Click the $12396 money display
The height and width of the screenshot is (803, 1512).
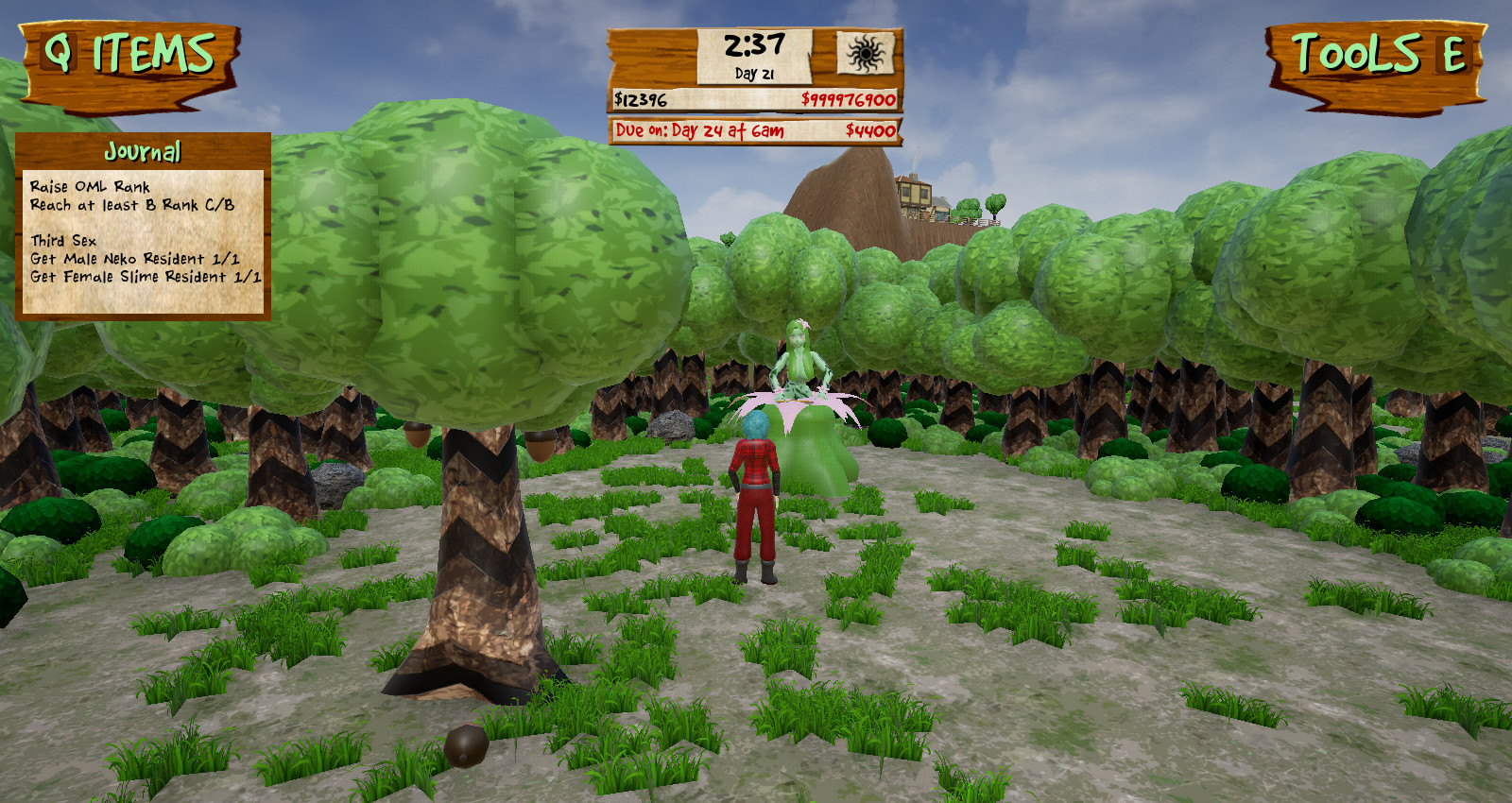pos(639,97)
